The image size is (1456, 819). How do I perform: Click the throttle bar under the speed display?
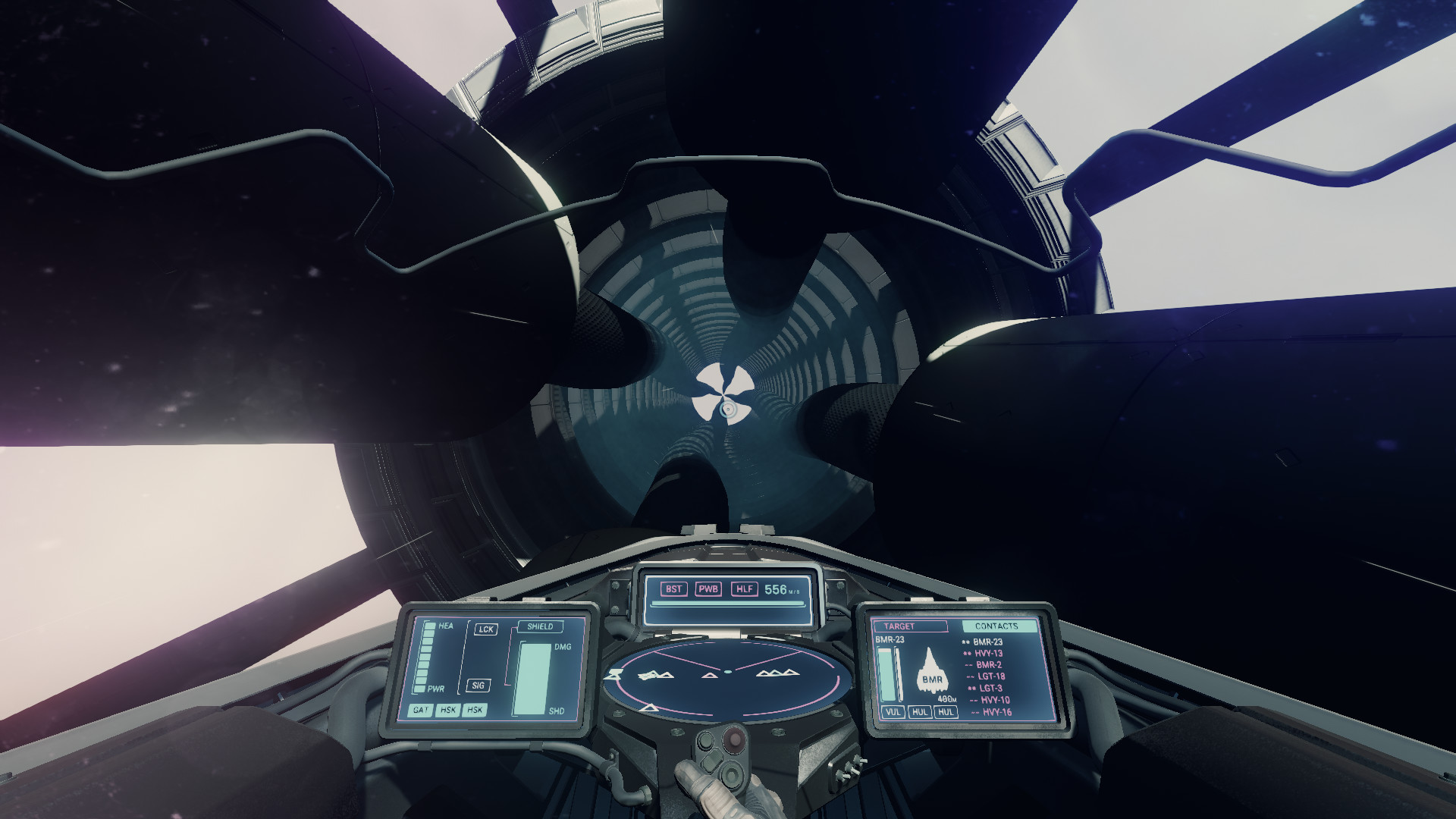pos(727,604)
